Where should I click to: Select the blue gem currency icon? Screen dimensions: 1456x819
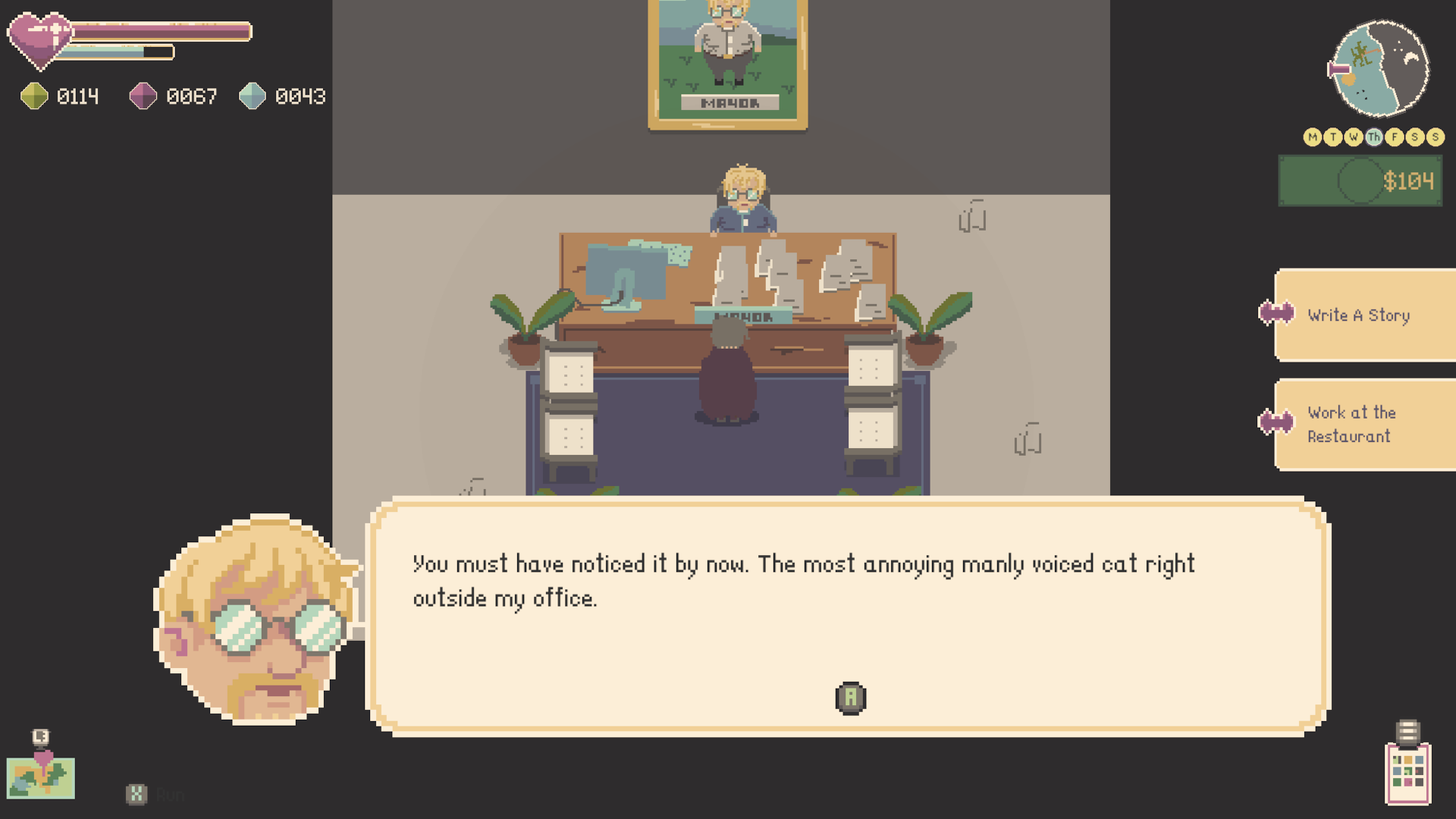pos(253,96)
